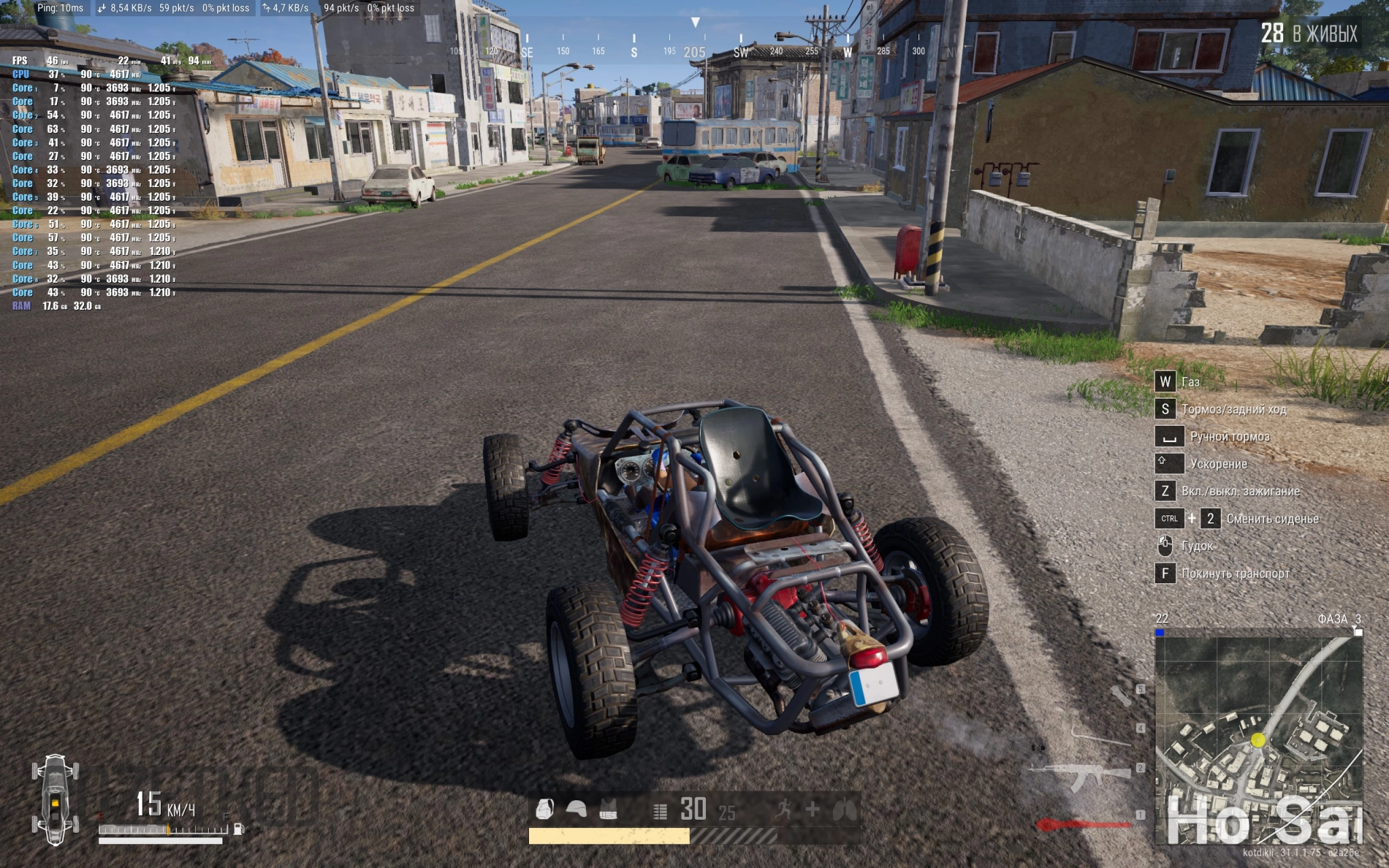Click the yellow player marker on the minimap
The width and height of the screenshot is (1389, 868).
1257,740
